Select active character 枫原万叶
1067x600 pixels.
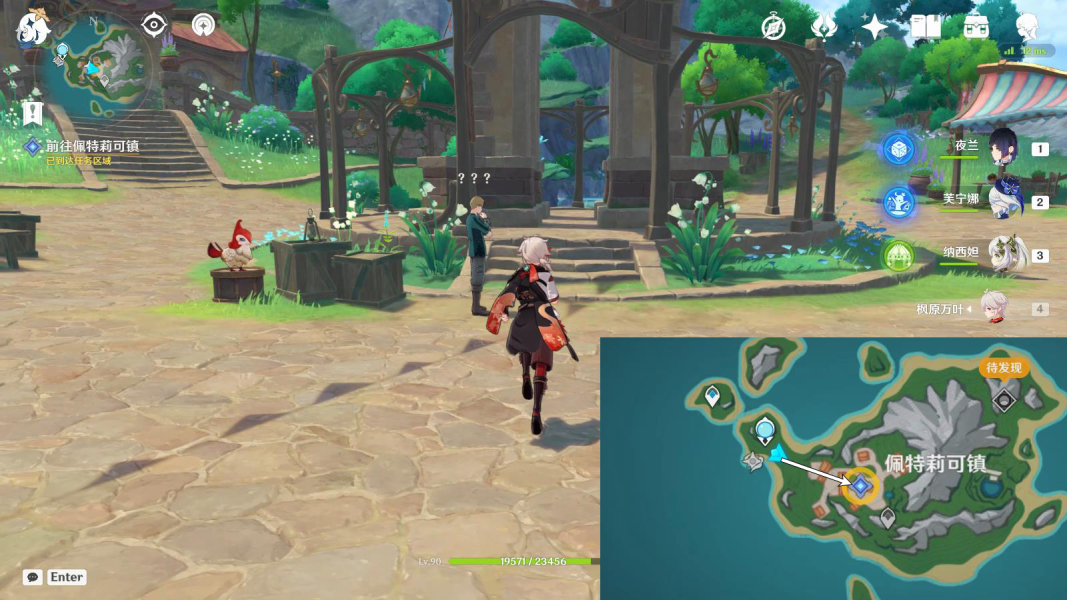click(990, 309)
